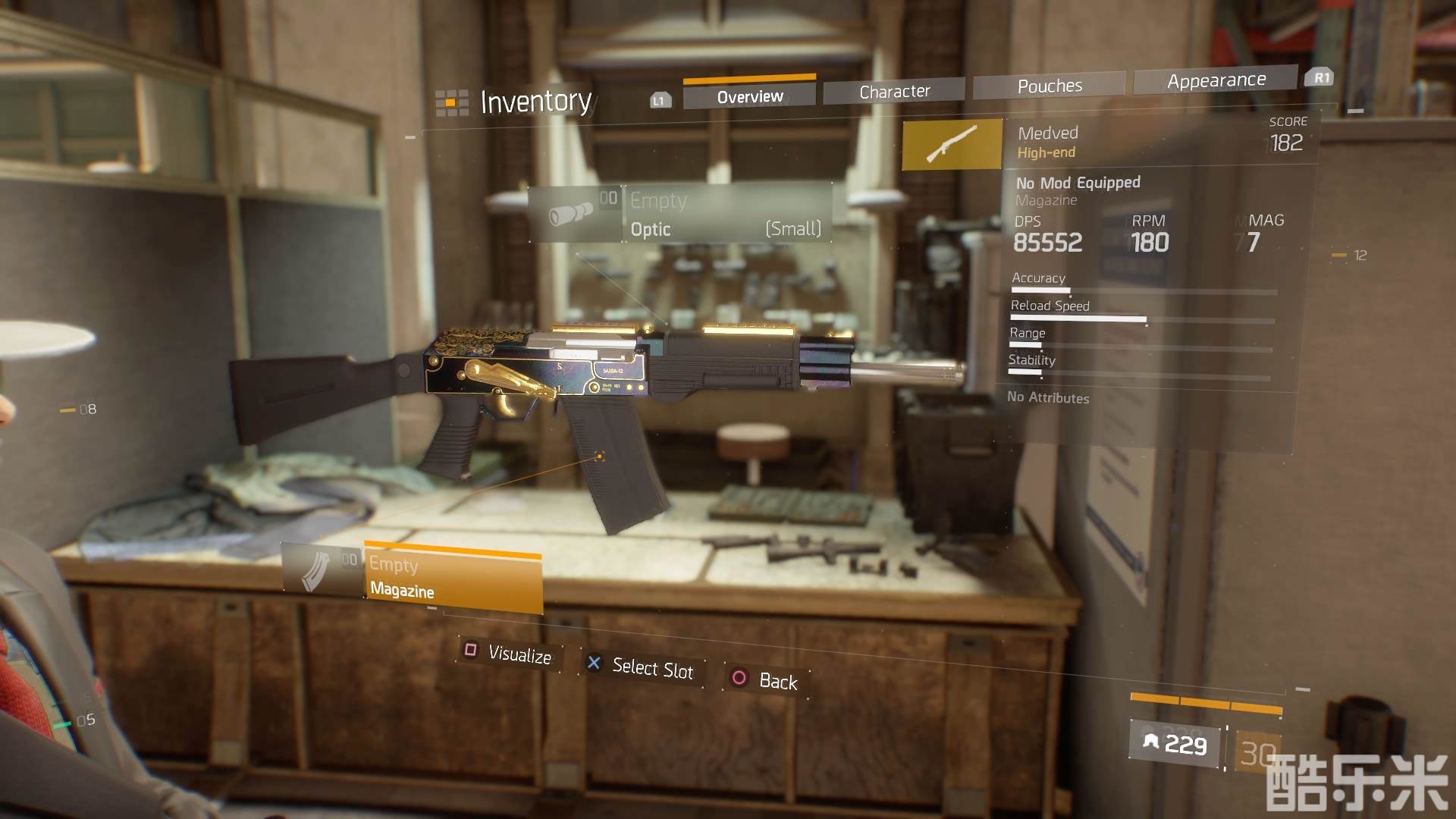This screenshot has width=1456, height=819.
Task: Click the Medved weapon thumbnail
Action: coord(952,144)
